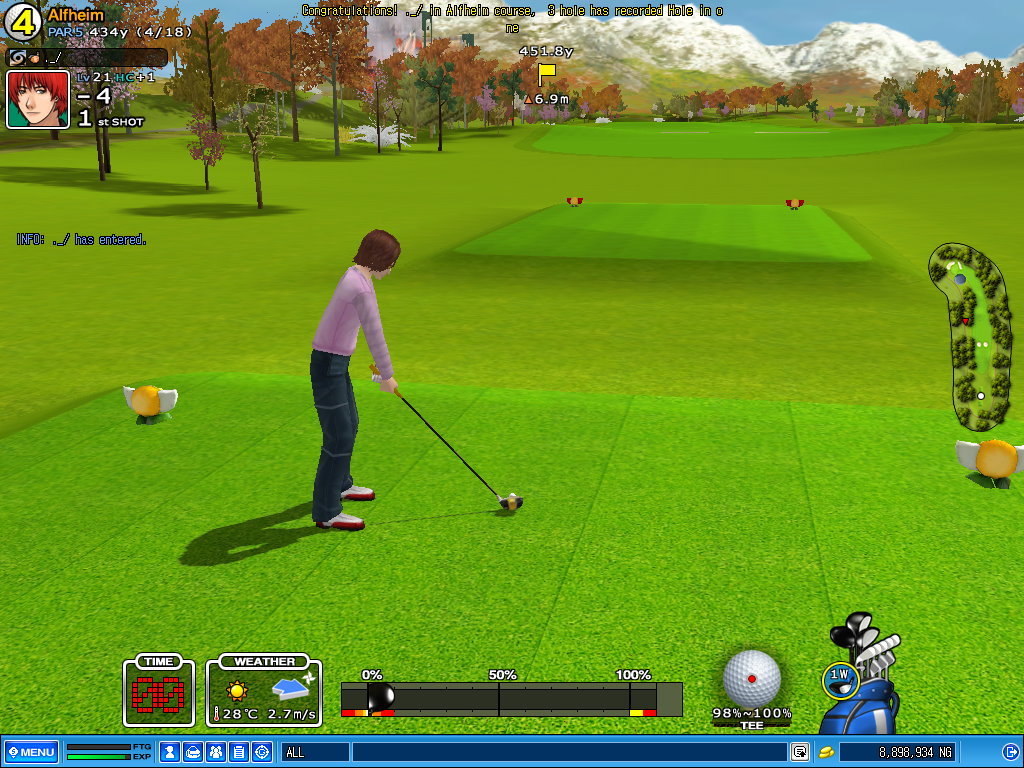Screen dimensions: 1024x768
Task: Click the single-player profile icon
Action: pos(170,752)
